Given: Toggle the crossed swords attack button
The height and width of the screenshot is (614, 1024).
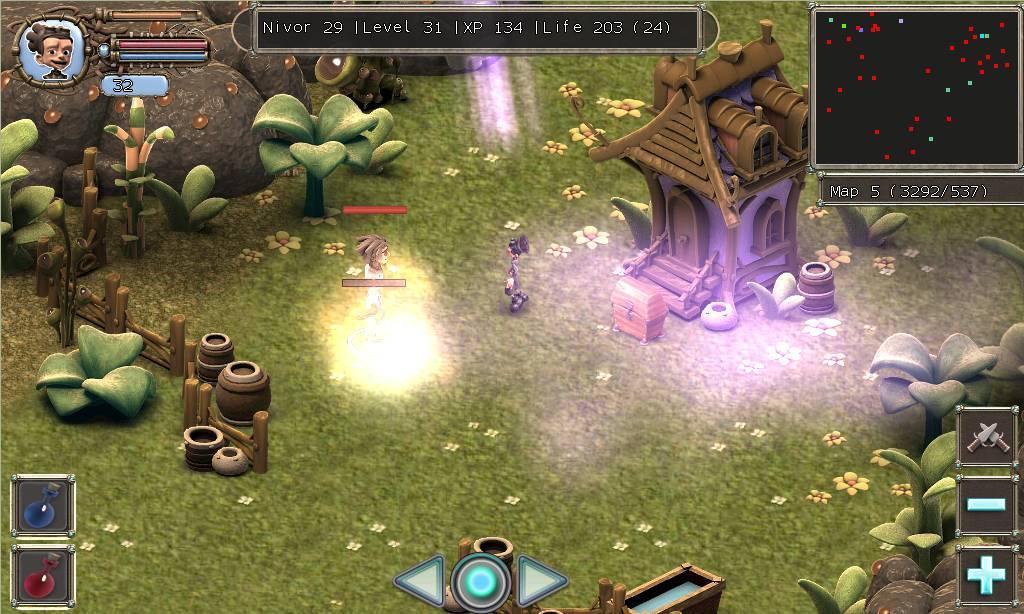Looking at the screenshot, I should coord(987,434).
